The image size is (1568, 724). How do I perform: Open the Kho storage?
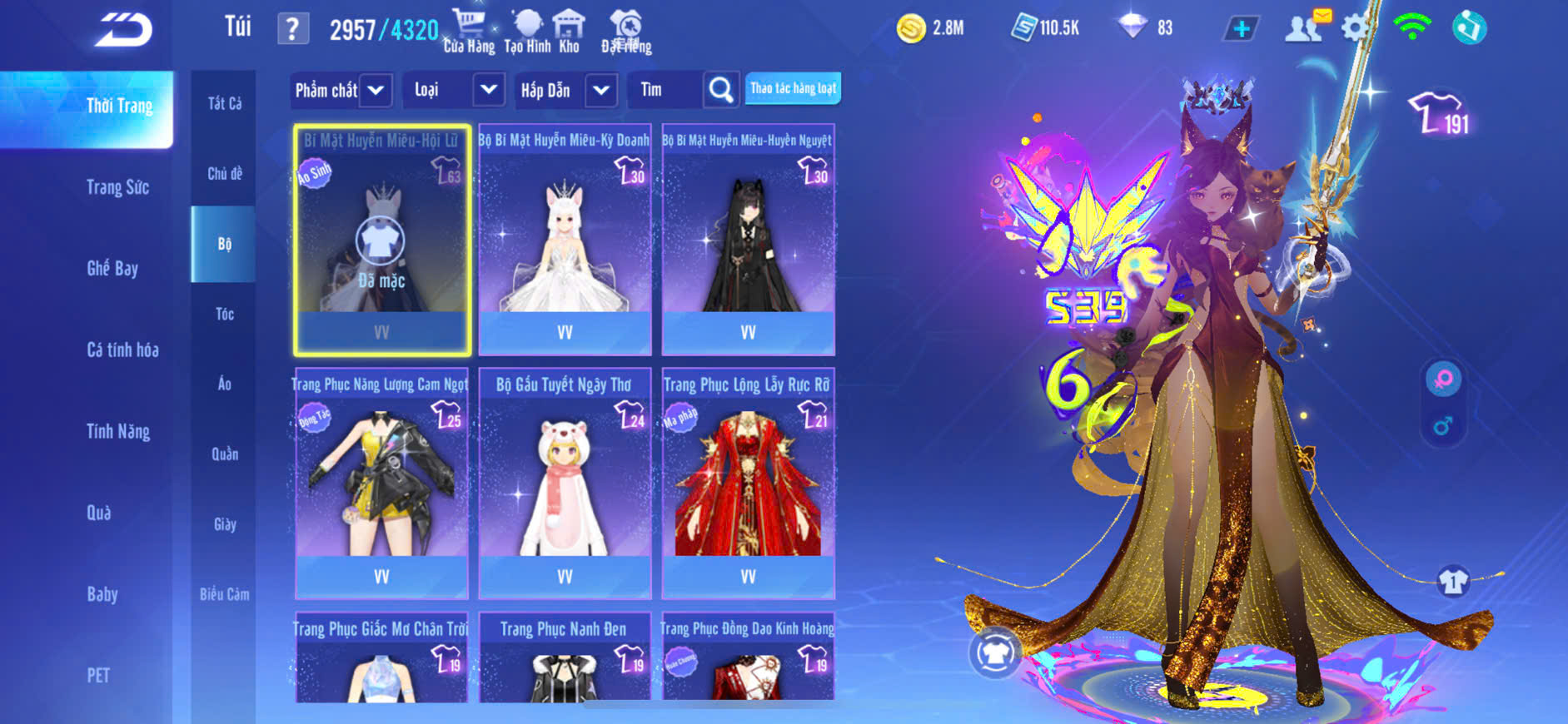569,32
